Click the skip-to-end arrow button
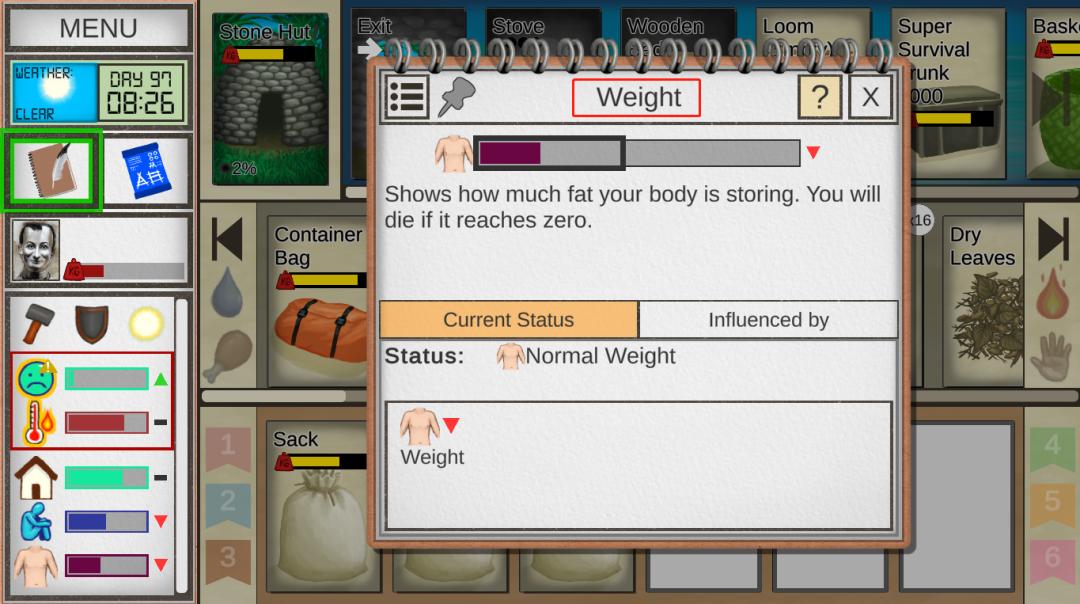 1053,239
